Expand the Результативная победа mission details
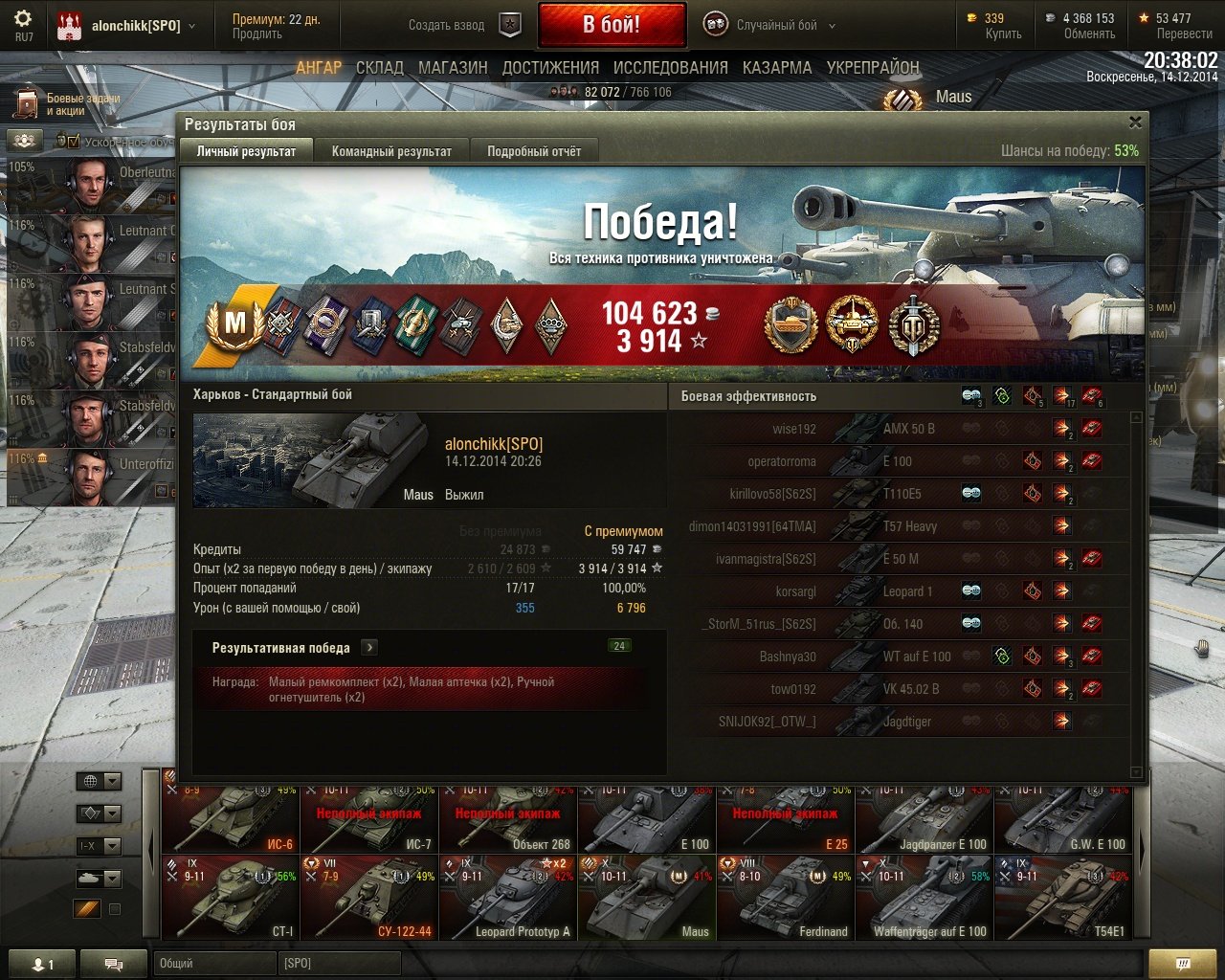The image size is (1225, 980). 369,648
